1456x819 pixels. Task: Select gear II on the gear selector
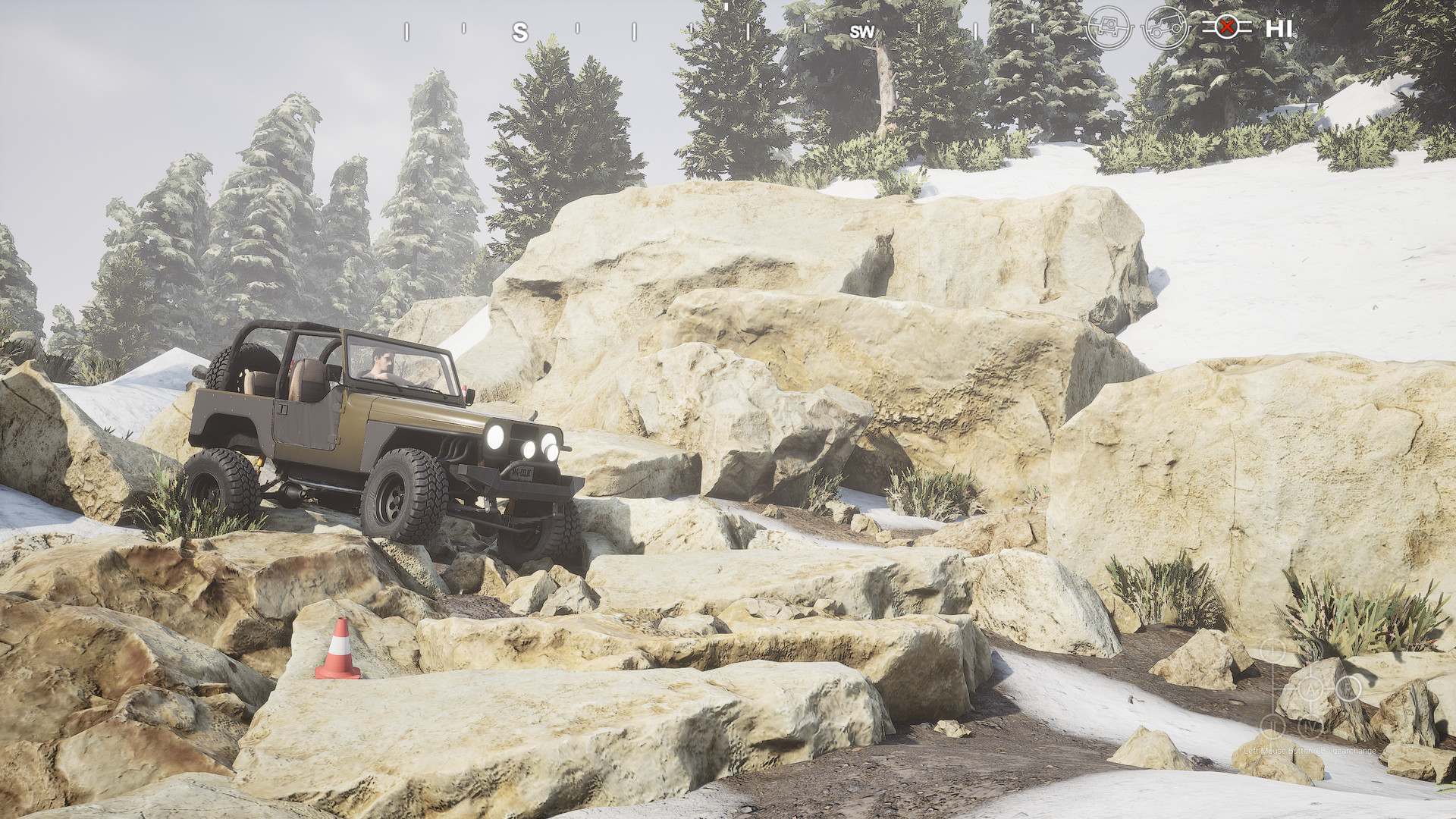click(x=1273, y=726)
